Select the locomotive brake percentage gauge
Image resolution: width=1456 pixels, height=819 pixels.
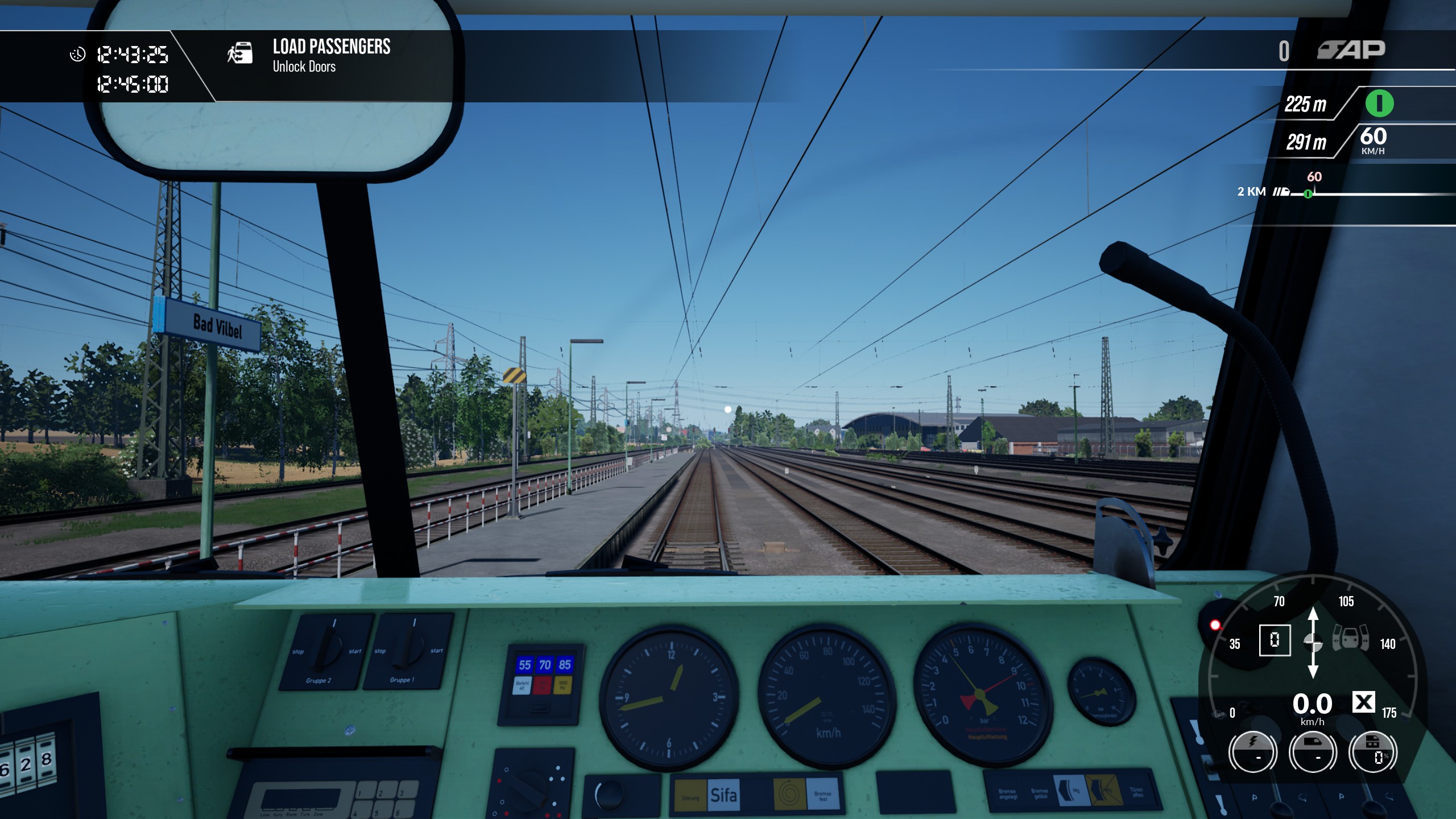(x=1373, y=751)
